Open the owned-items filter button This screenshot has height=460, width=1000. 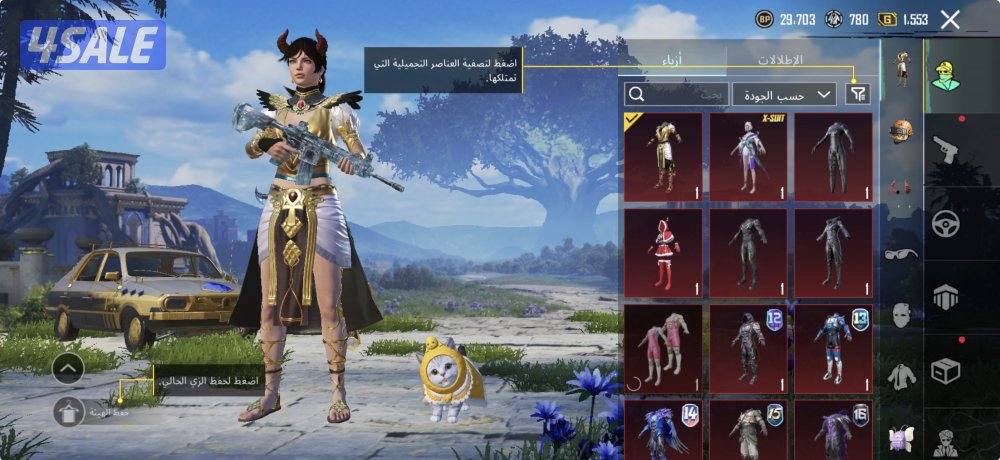tap(857, 94)
